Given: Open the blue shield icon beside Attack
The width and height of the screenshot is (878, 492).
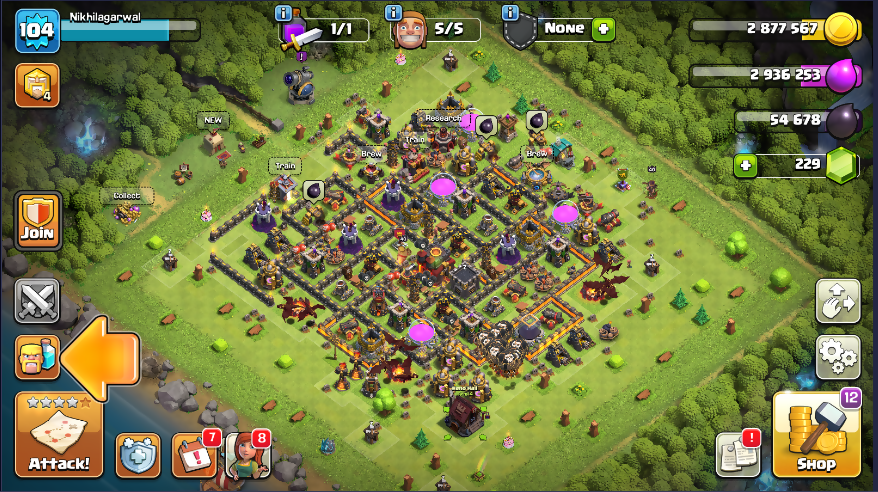Looking at the screenshot, I should 137,455.
